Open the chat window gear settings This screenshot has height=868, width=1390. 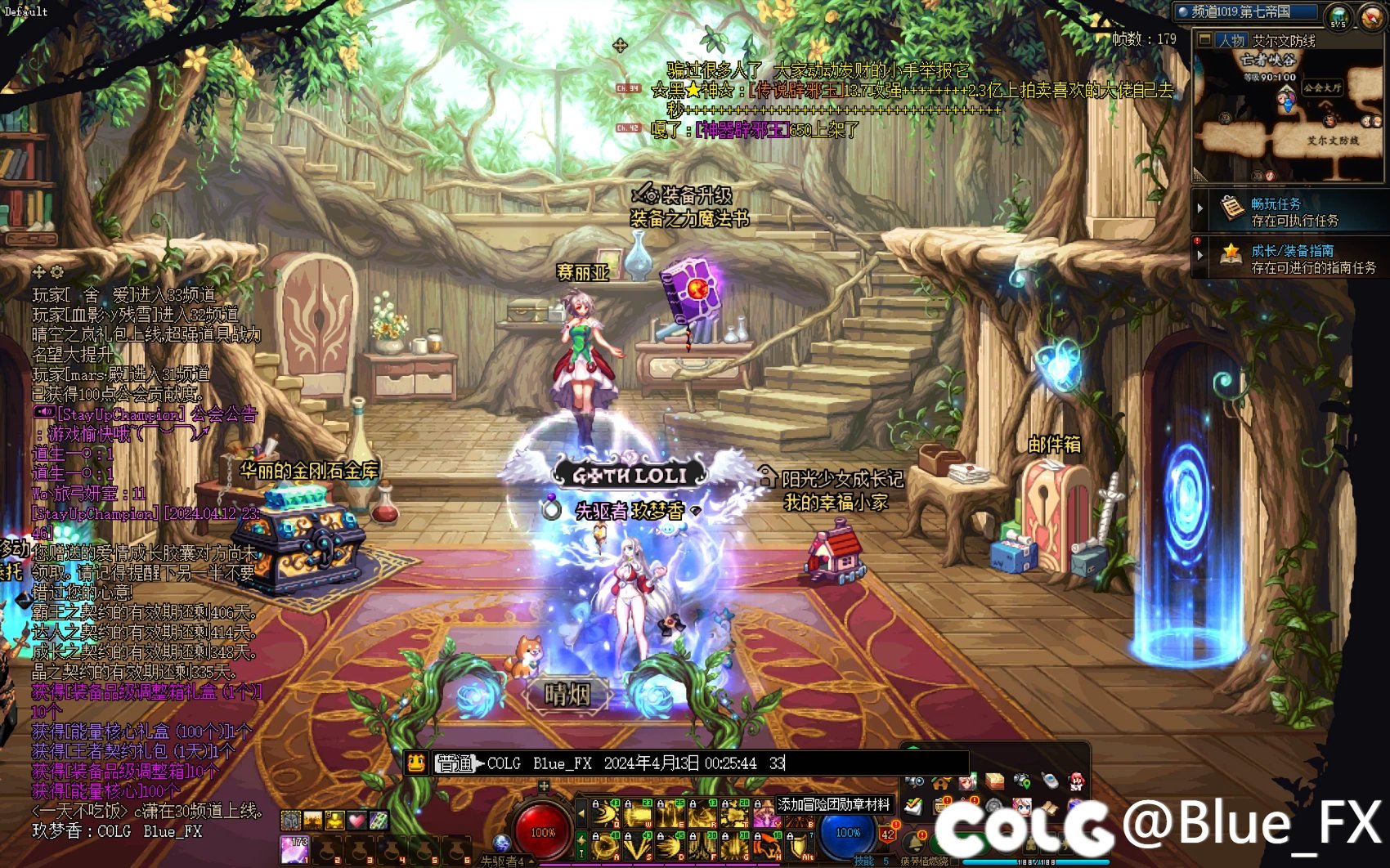coord(56,271)
